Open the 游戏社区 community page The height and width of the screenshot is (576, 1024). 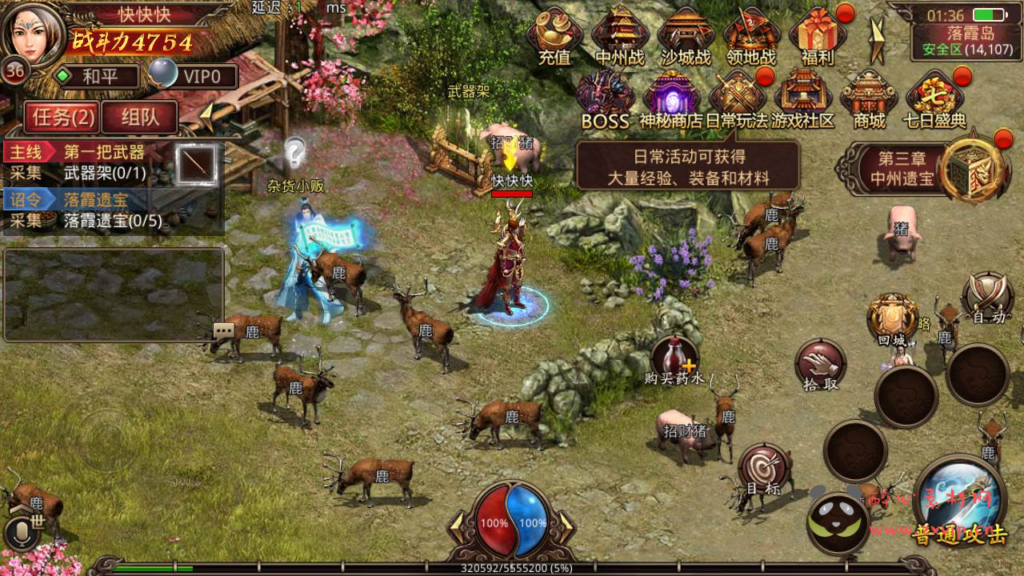pyautogui.click(x=803, y=98)
